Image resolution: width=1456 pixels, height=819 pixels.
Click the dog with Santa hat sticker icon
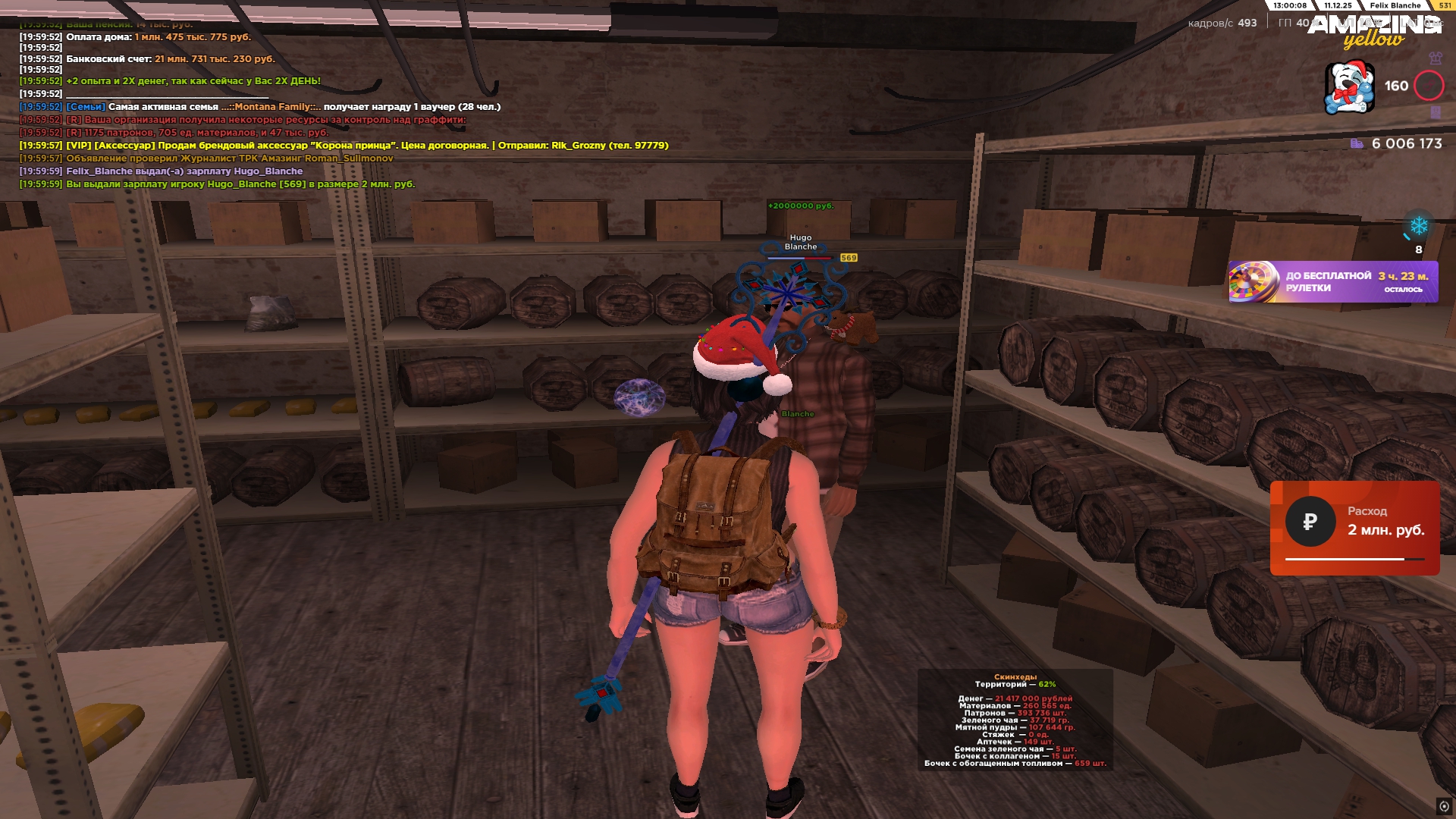click(x=1349, y=87)
